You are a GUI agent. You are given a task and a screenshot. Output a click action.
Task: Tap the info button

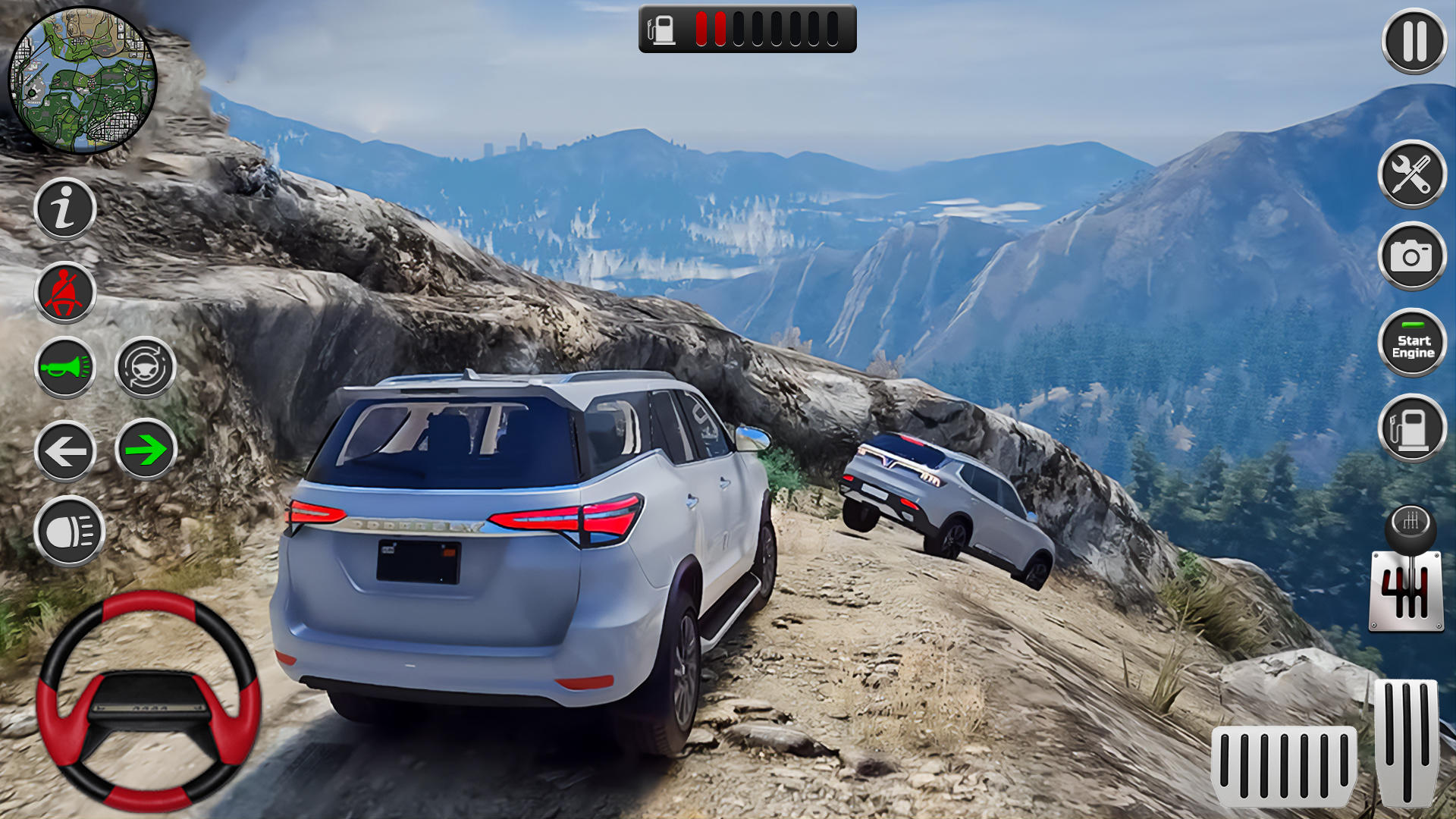(x=65, y=209)
